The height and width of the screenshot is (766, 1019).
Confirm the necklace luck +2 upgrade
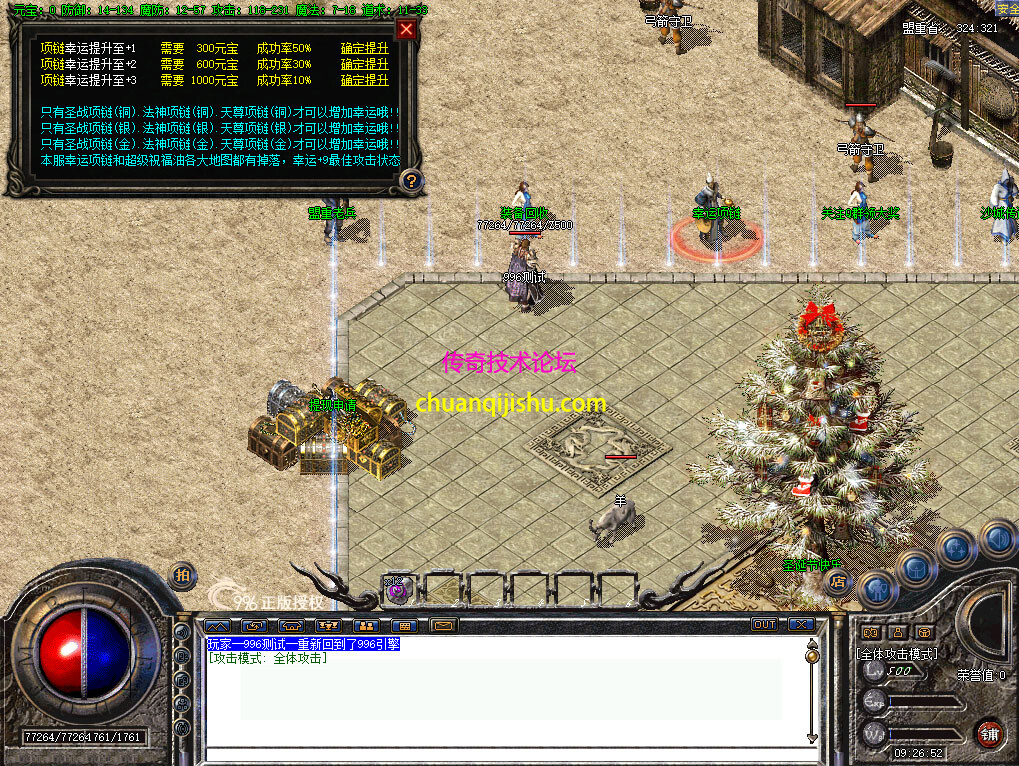tap(364, 64)
